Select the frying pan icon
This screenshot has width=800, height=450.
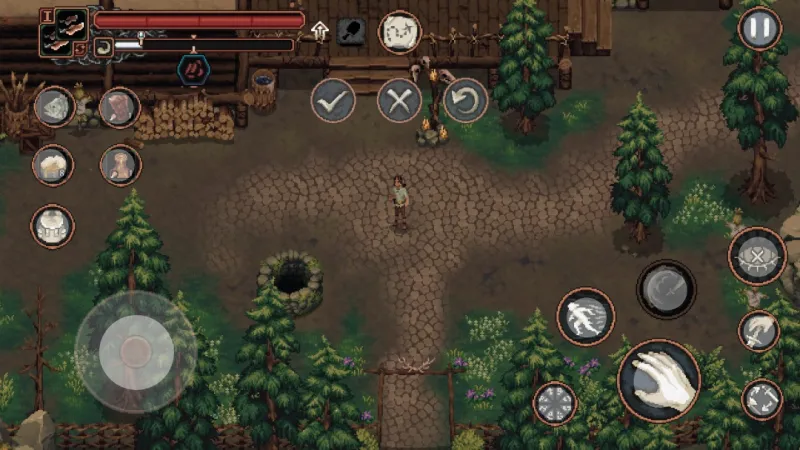coord(351,31)
